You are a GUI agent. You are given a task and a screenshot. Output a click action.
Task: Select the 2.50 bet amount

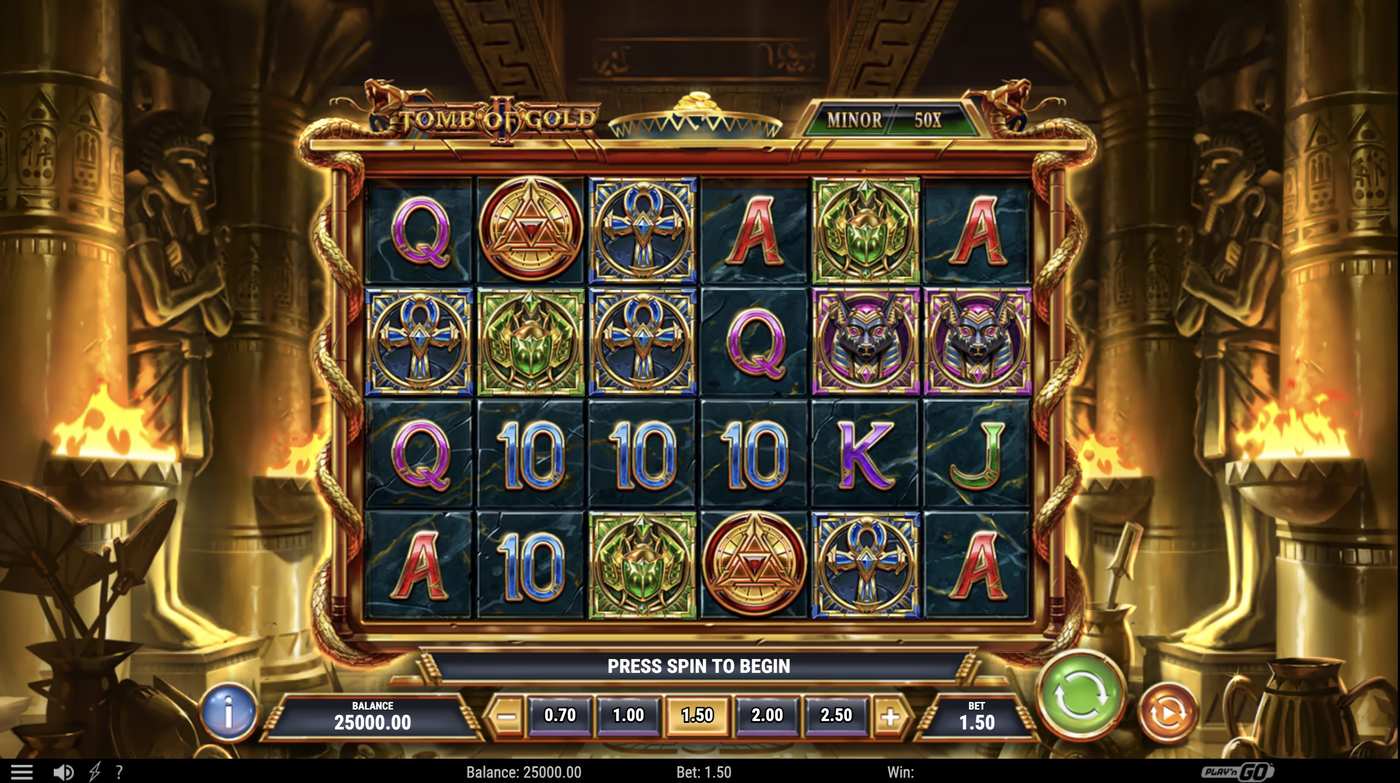click(x=835, y=716)
